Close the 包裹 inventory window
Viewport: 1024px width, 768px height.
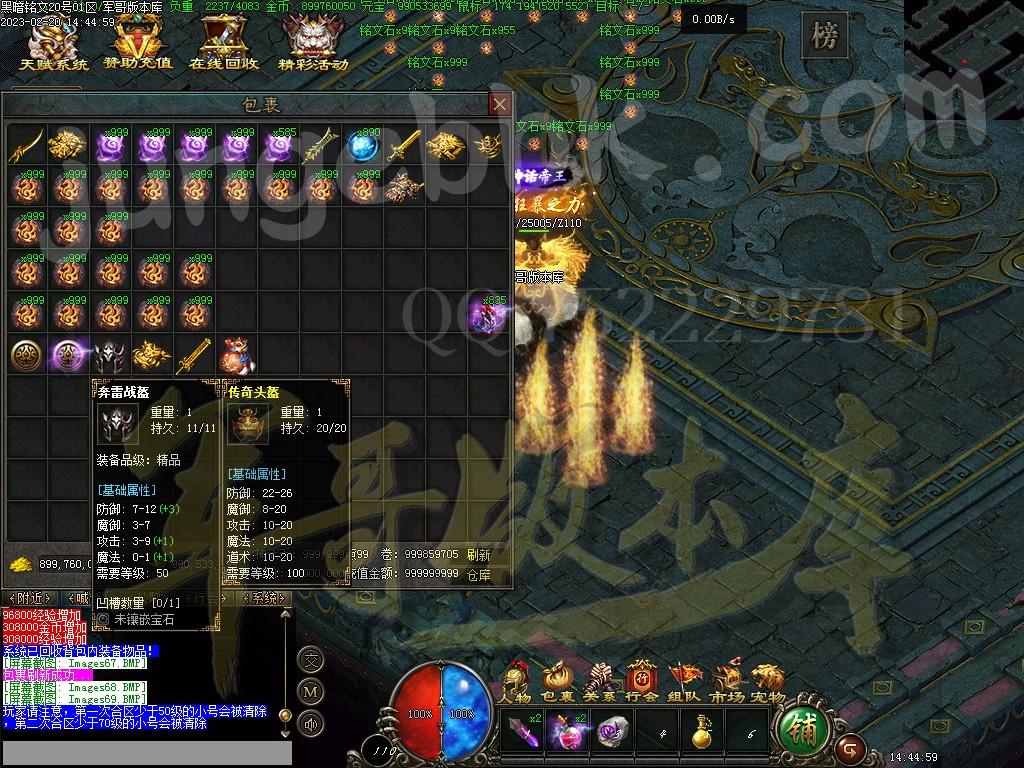500,104
